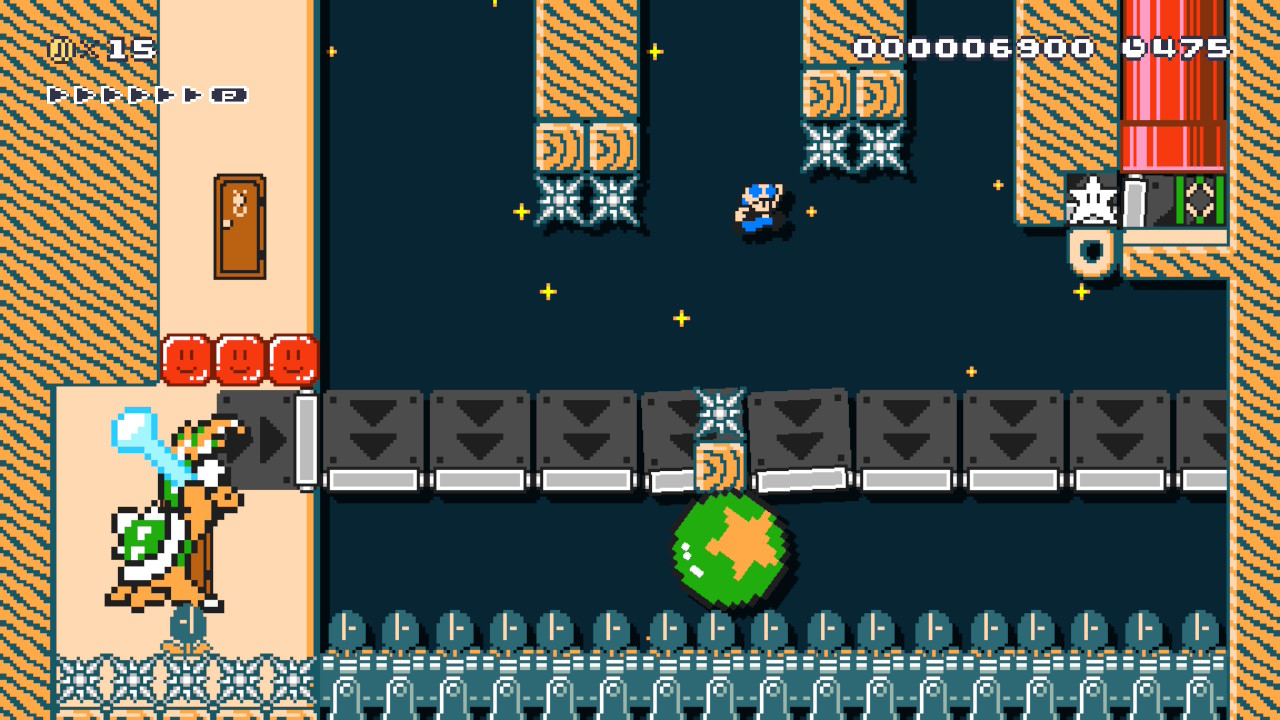Viewport: 1280px width, 720px height.
Task: Select the coin counter icon
Action: click(x=60, y=51)
